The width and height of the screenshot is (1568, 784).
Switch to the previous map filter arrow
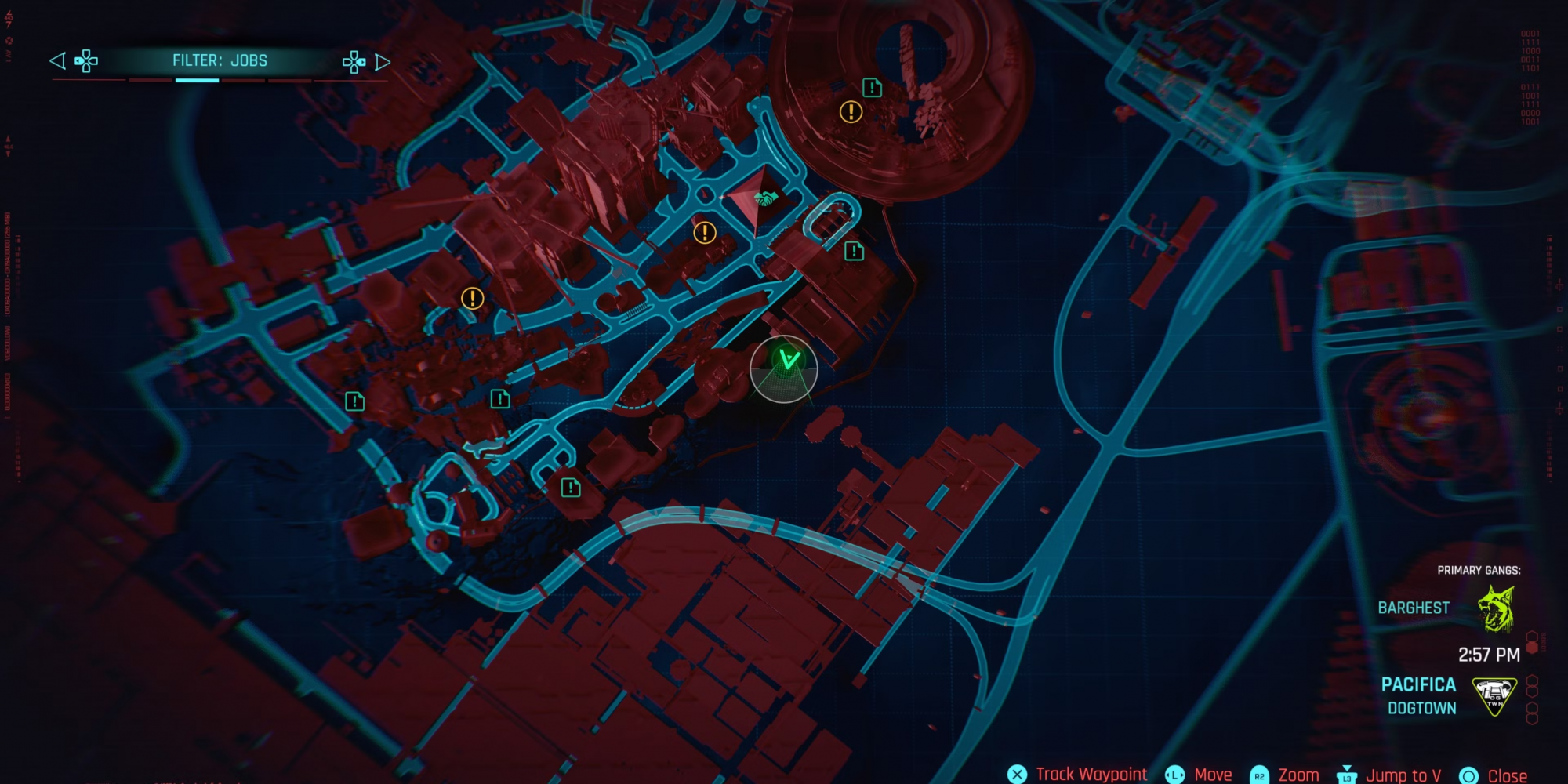point(57,61)
